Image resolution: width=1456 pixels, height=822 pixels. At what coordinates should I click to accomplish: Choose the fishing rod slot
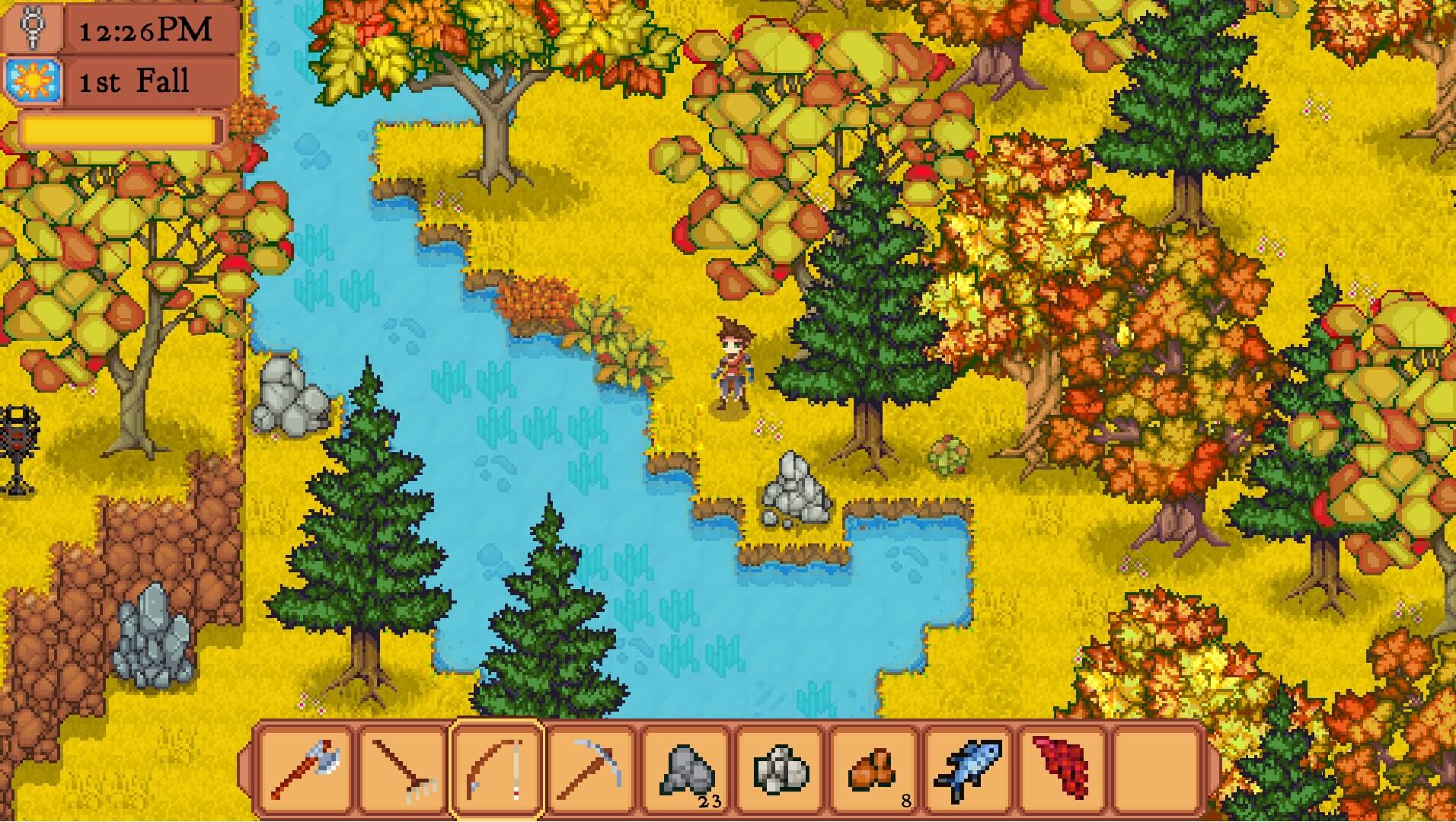[x=497, y=769]
